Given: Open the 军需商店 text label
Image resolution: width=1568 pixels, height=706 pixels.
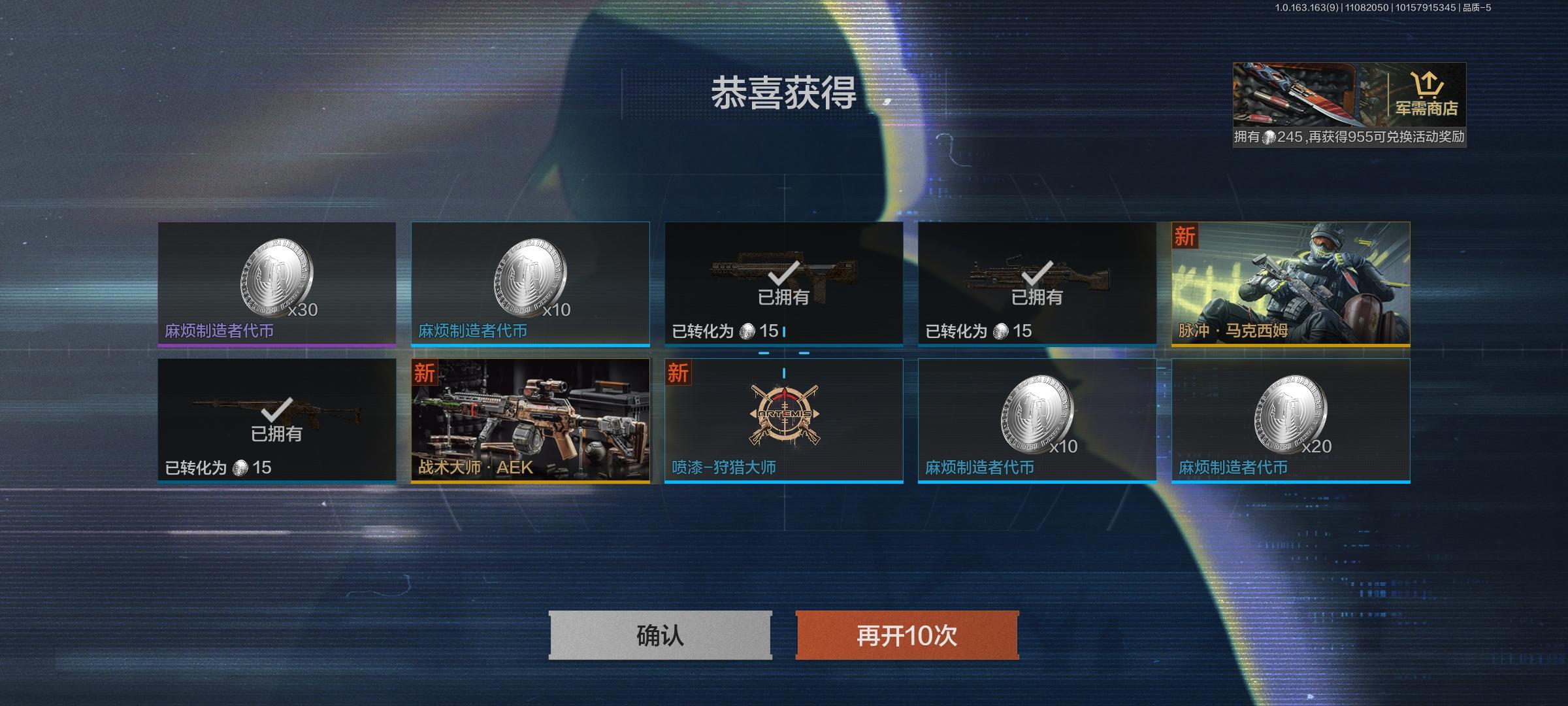Looking at the screenshot, I should (1428, 110).
